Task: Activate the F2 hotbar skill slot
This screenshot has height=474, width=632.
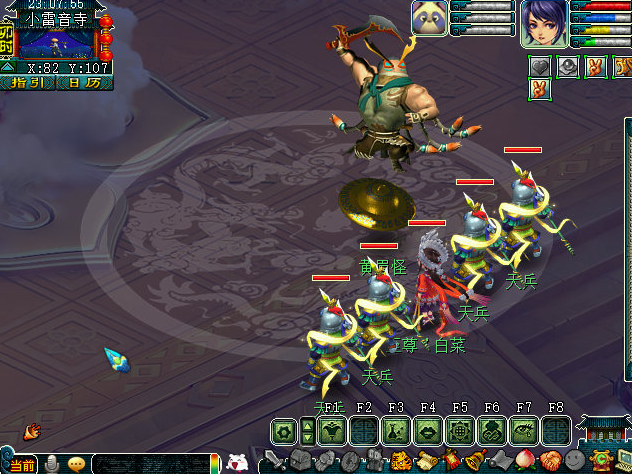Action: tap(364, 431)
